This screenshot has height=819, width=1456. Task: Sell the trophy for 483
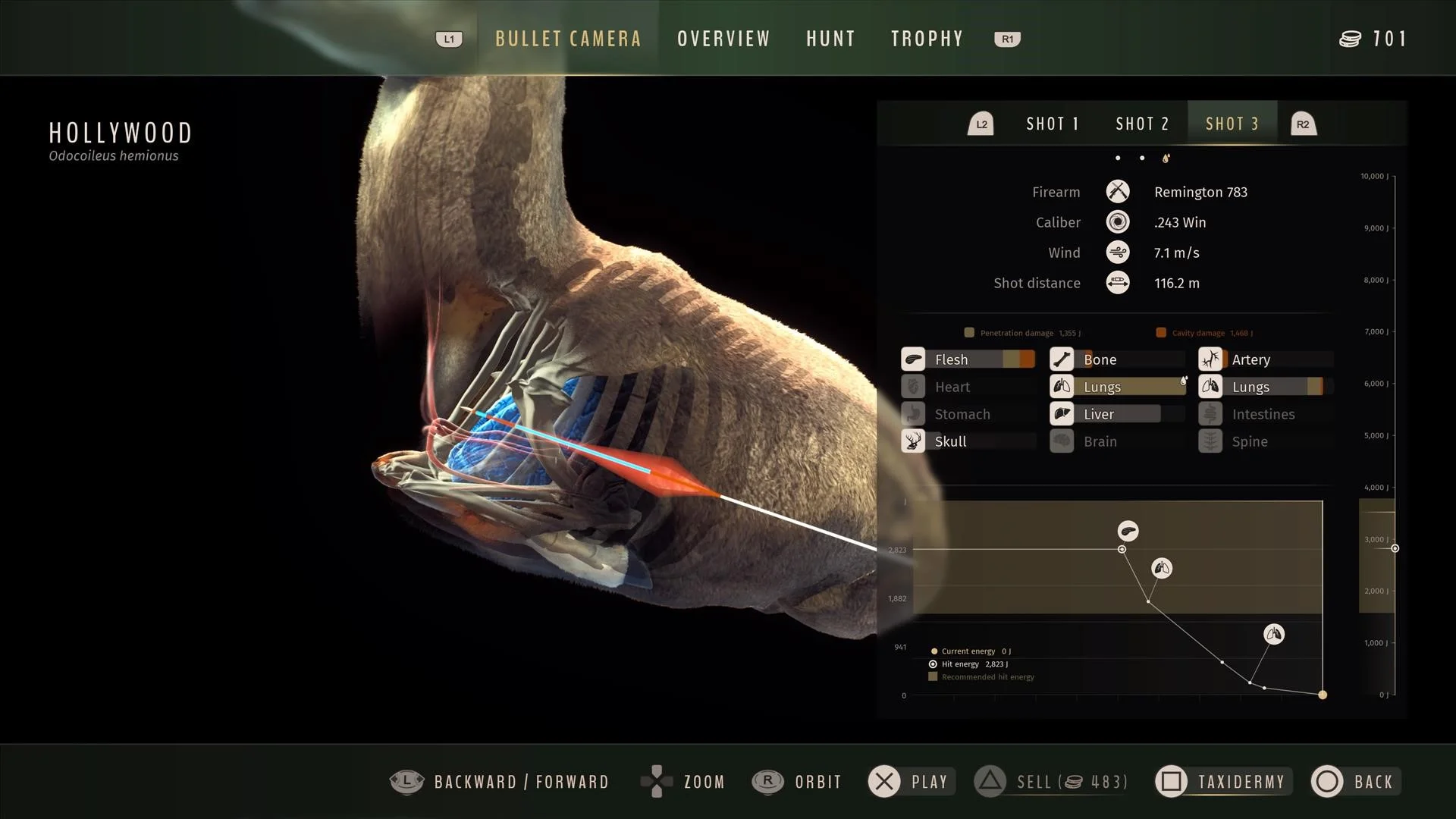(1051, 781)
